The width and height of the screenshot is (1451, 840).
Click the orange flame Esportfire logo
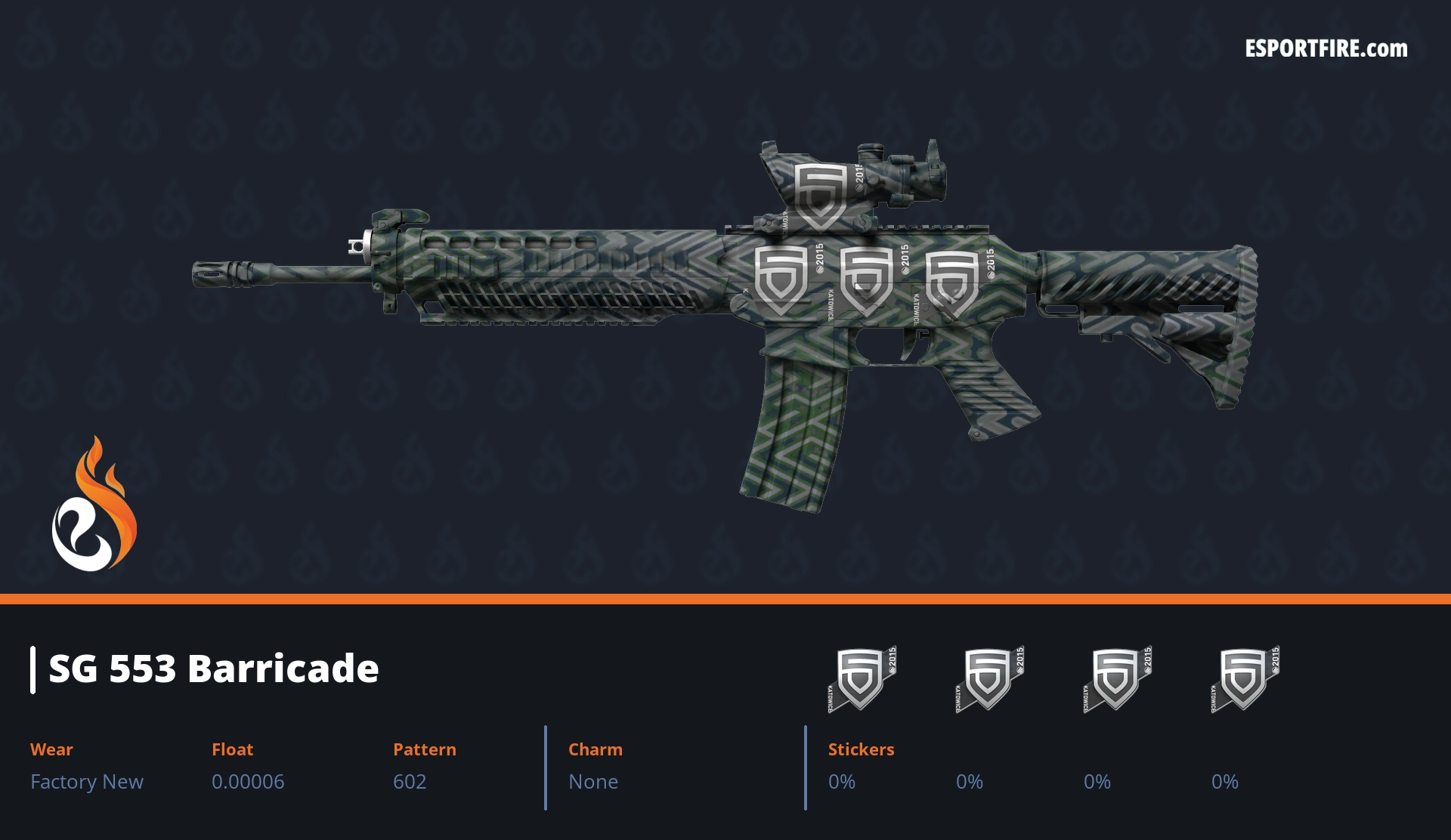coord(94,506)
